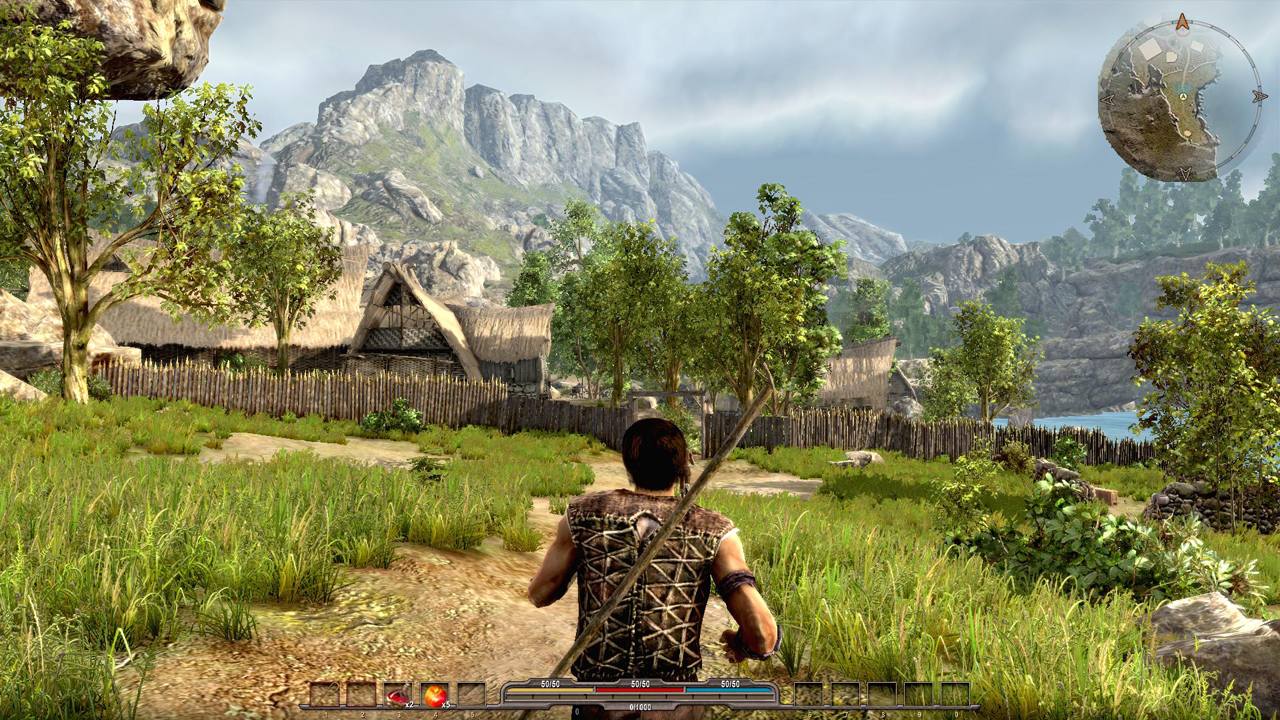Click the east compass arrow beside the minimap
1280x720 pixels.
[1258, 96]
